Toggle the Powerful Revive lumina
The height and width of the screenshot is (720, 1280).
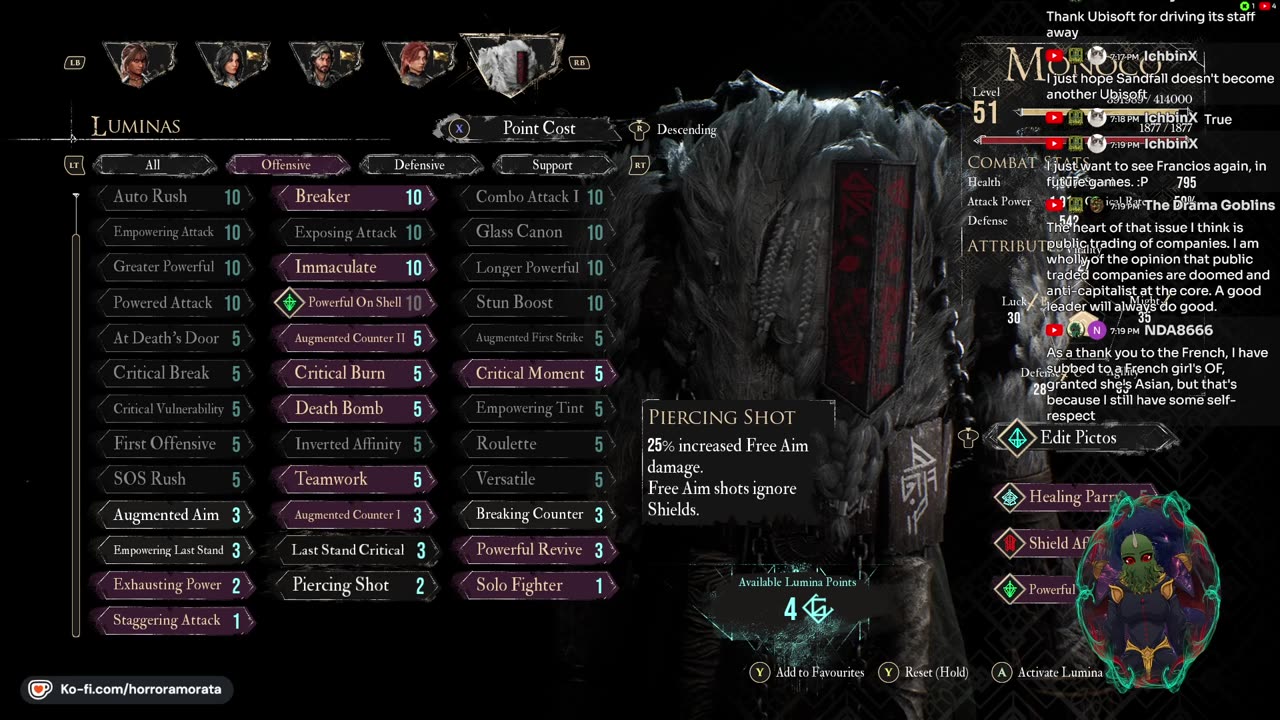point(535,549)
